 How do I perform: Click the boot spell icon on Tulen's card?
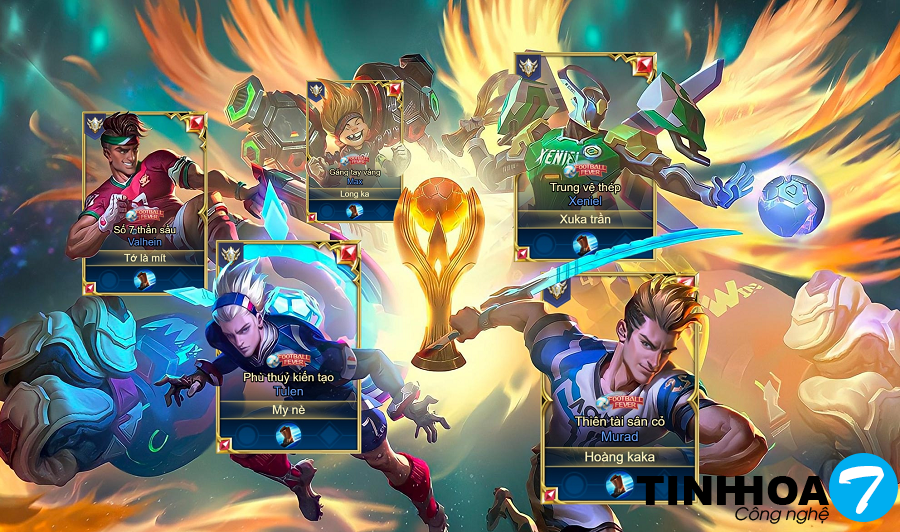(x=288, y=436)
